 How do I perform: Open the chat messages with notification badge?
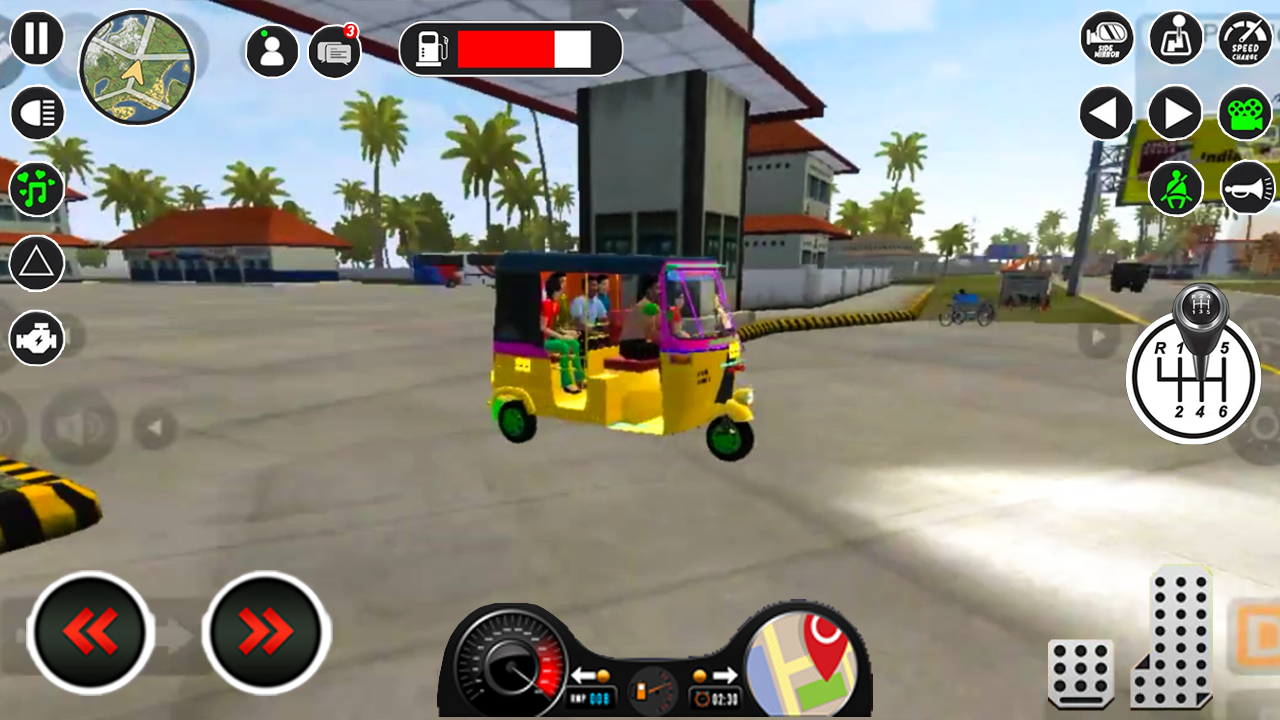[333, 49]
